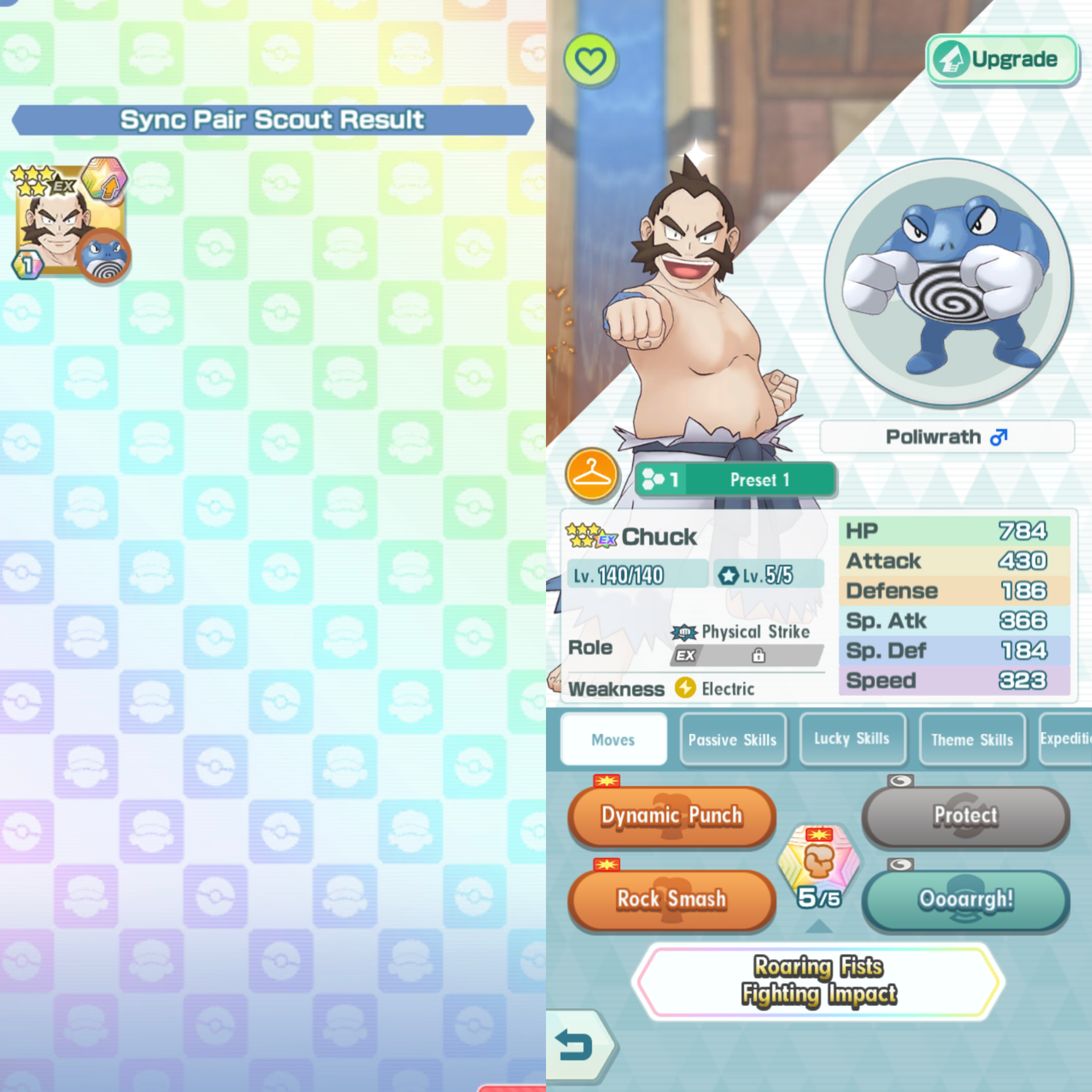Open the partially visible Expedition tab

(1065, 739)
